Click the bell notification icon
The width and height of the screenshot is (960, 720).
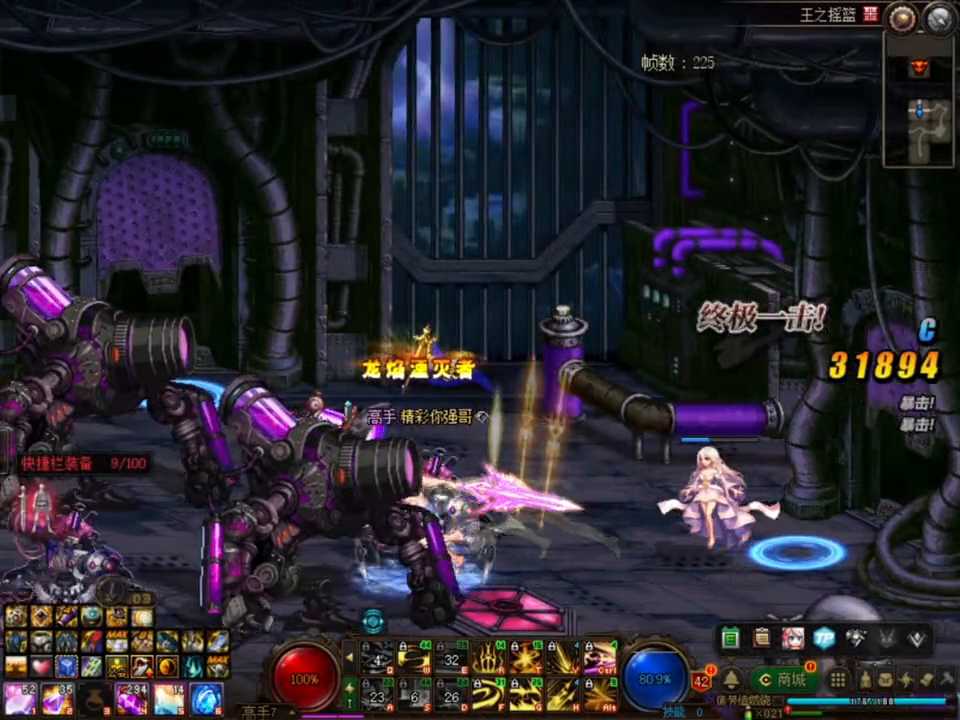731,679
